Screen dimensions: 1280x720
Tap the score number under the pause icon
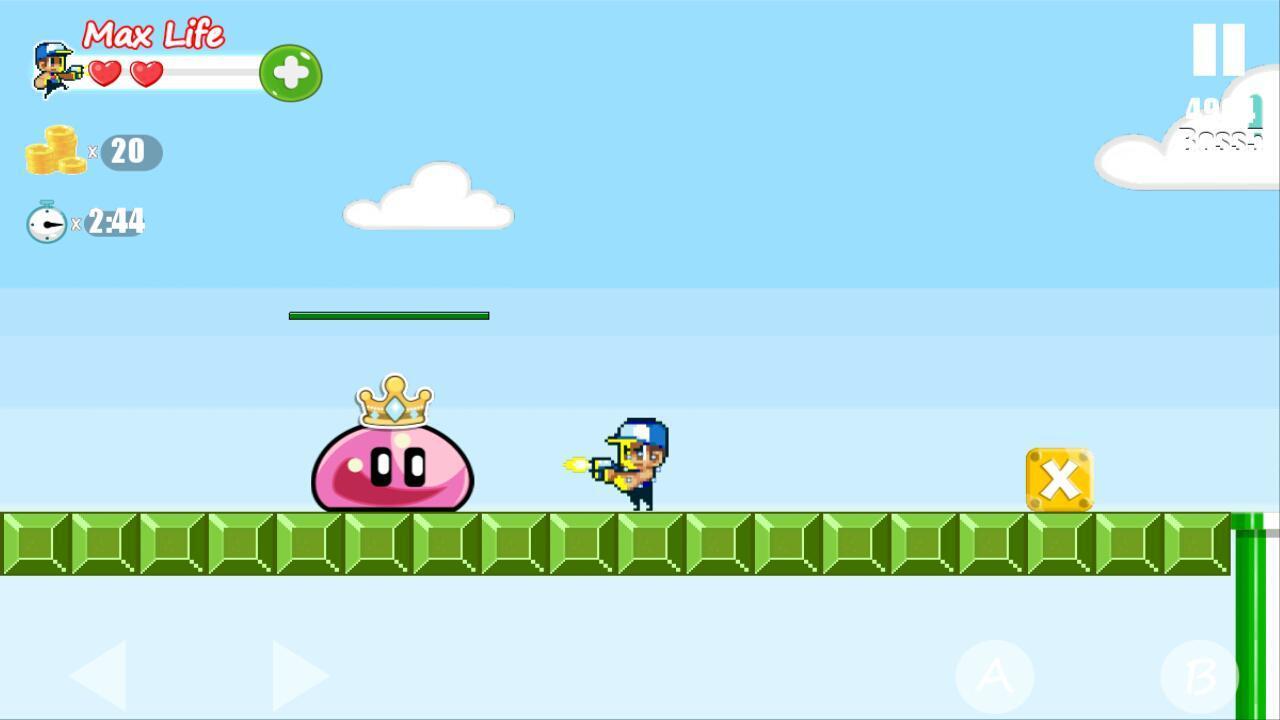[x=1213, y=105]
